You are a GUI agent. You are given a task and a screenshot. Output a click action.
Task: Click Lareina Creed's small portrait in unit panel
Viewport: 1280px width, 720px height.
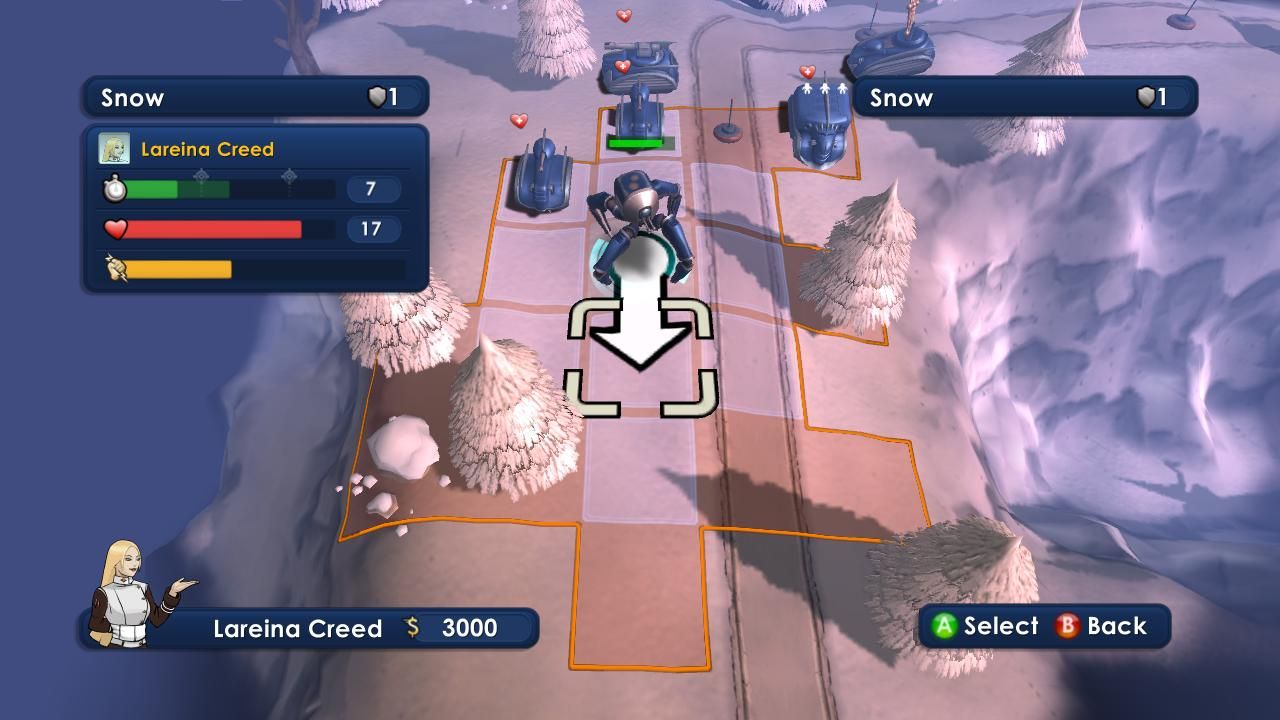(114, 149)
